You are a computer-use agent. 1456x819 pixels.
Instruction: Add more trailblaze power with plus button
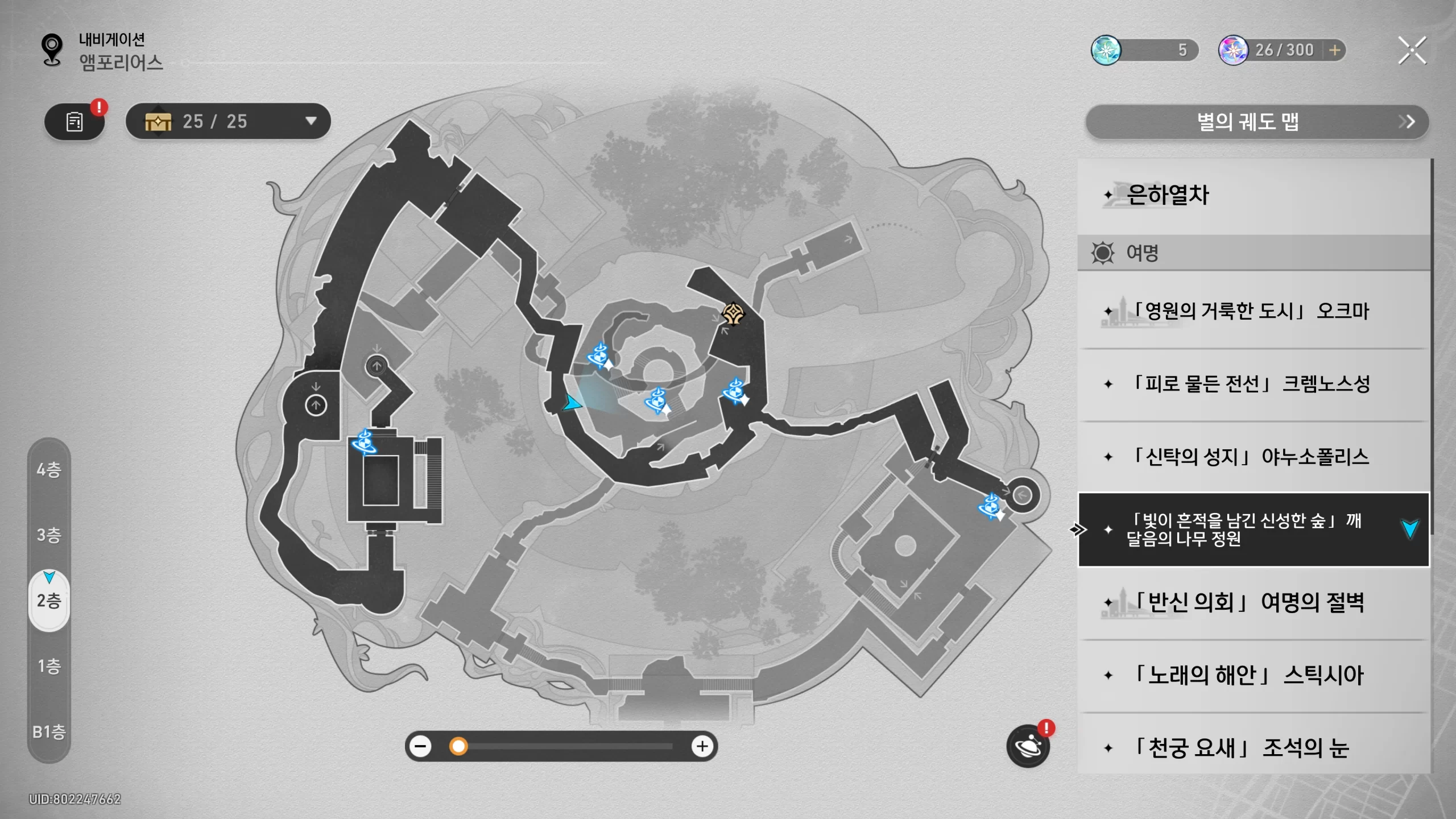pyautogui.click(x=1335, y=50)
